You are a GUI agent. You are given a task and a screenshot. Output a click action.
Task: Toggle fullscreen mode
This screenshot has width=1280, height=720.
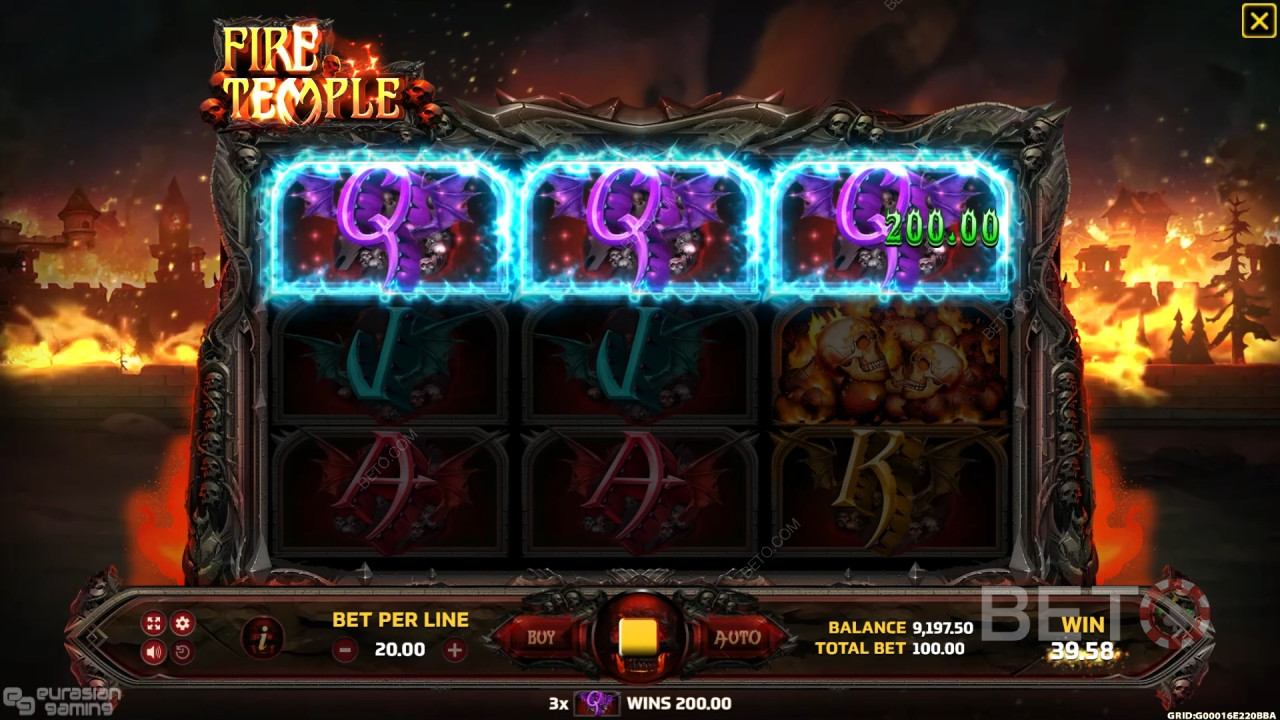[153, 624]
